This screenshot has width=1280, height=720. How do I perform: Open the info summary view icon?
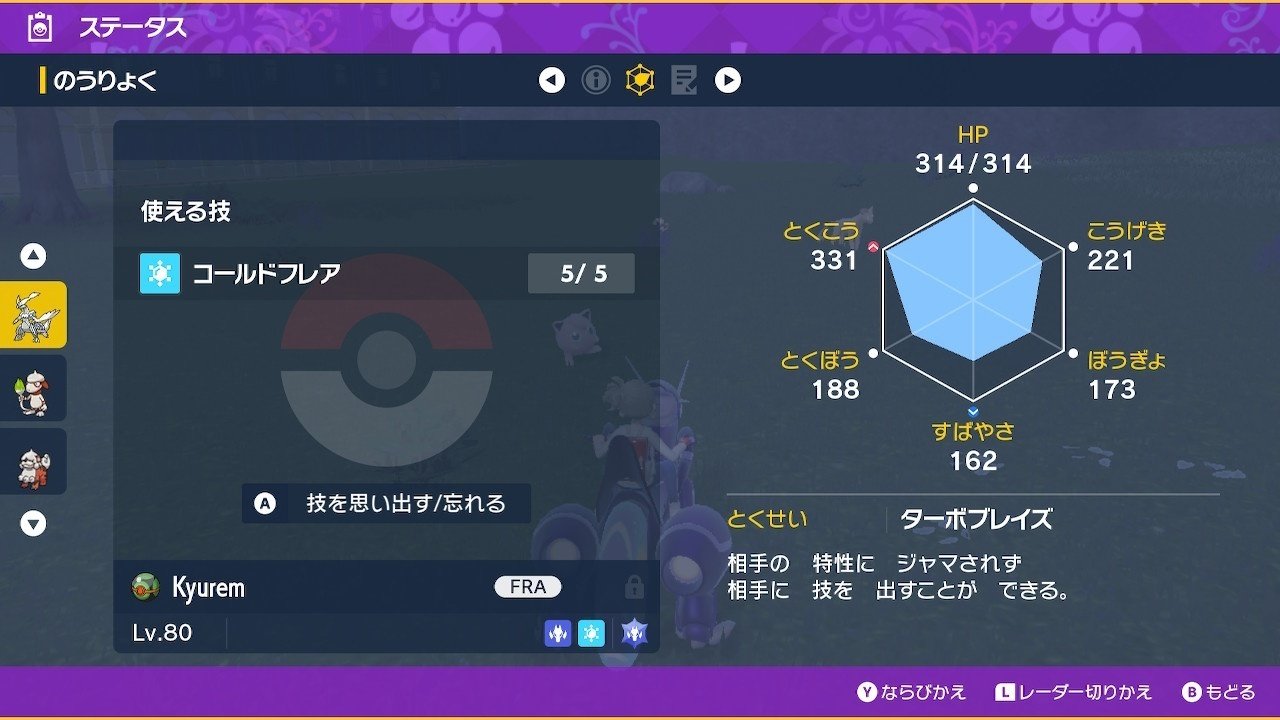coord(598,81)
